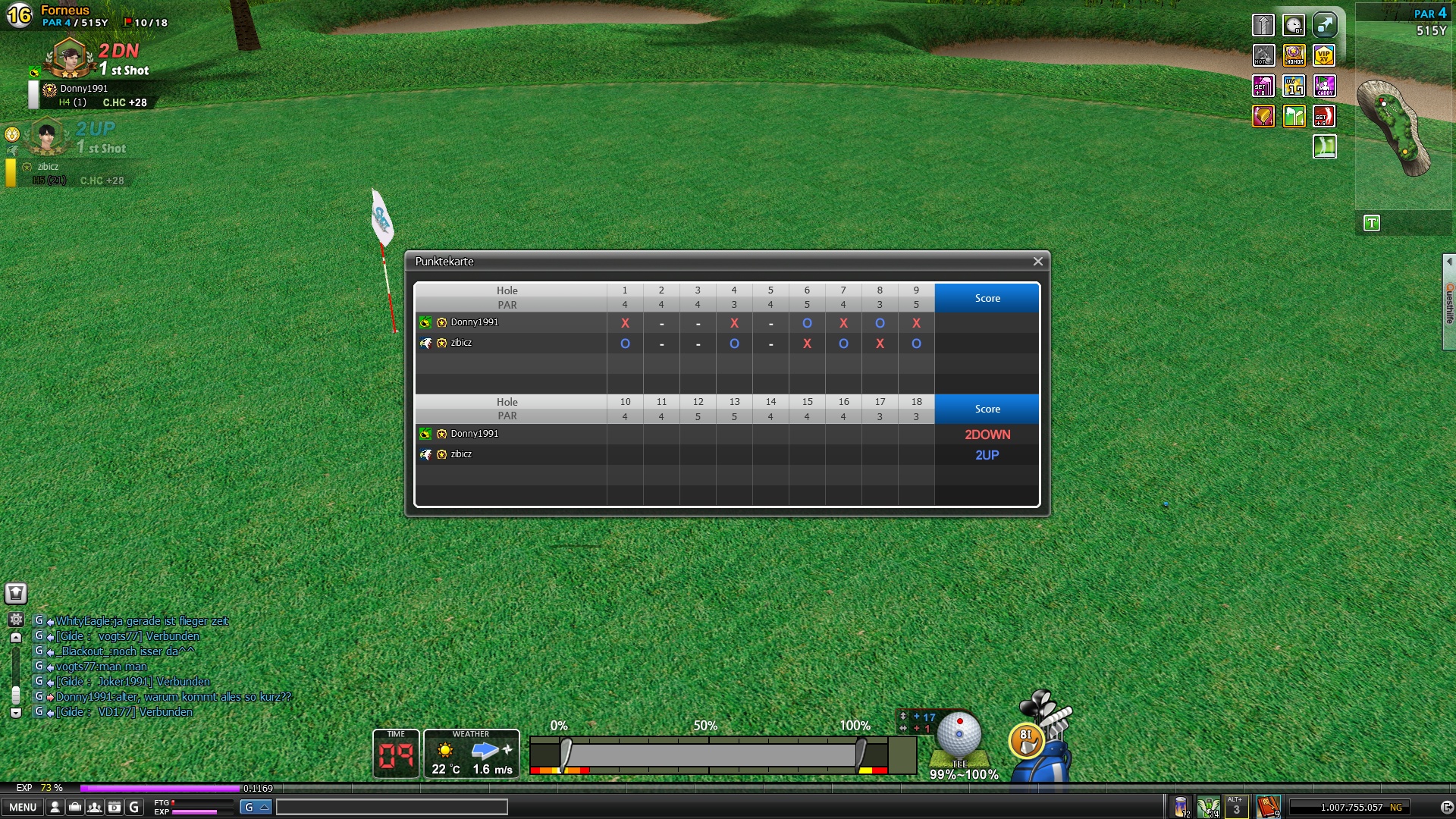The width and height of the screenshot is (1456, 819).
Task: Open the chat channel G dropdown
Action: (x=256, y=807)
